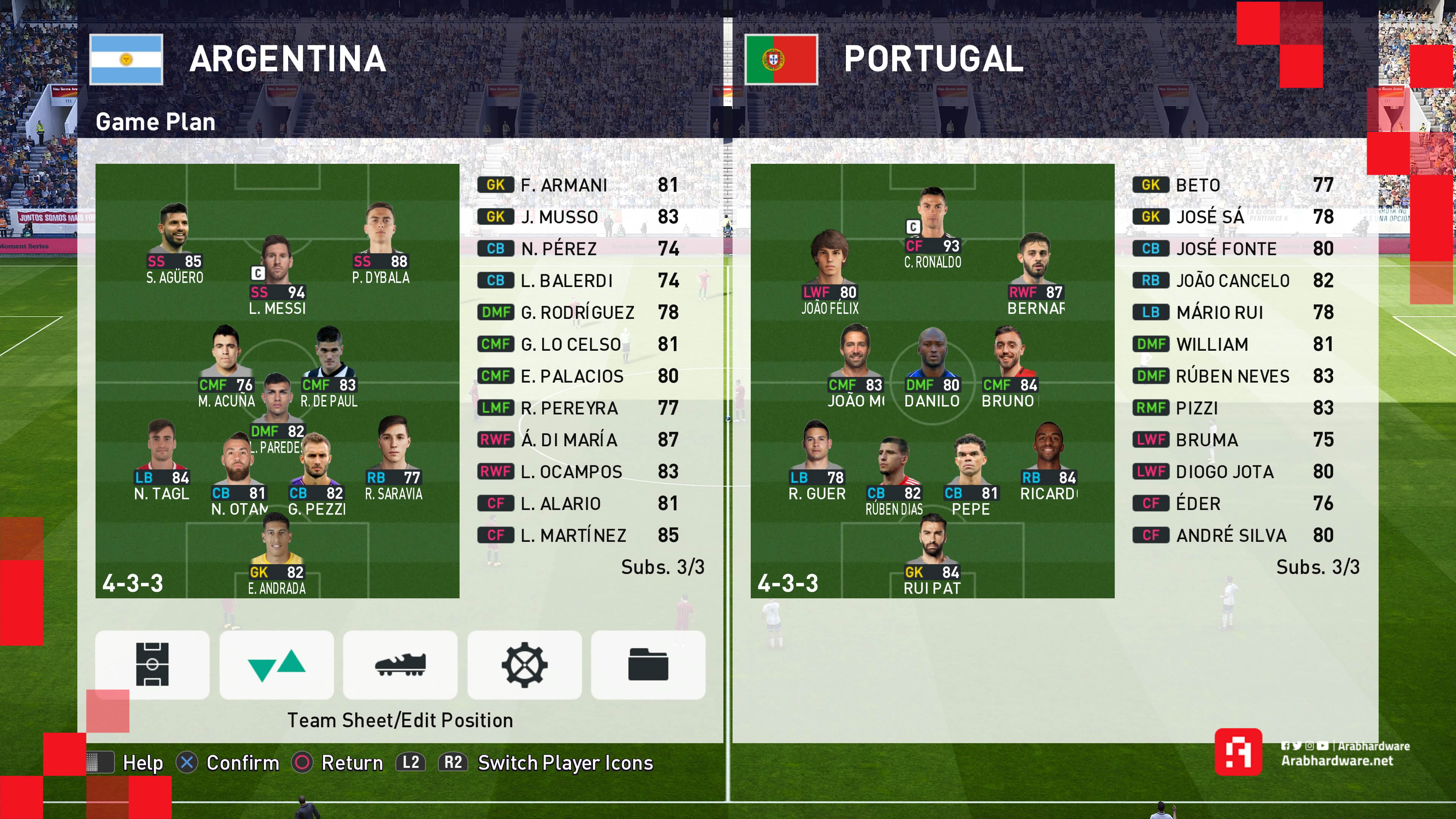This screenshot has width=1456, height=819.
Task: Pick substitute G. Lo Celso row
Action: point(579,344)
